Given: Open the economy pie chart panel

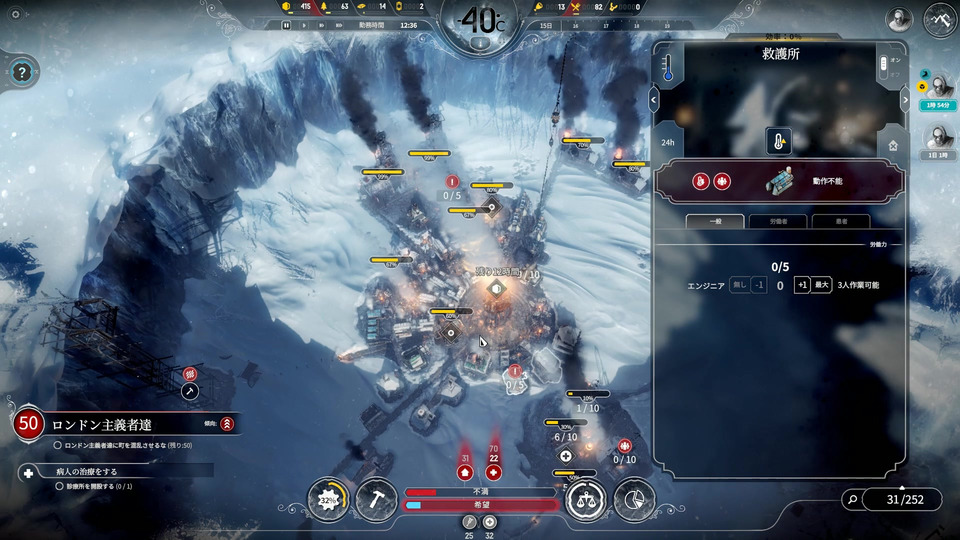Looking at the screenshot, I should pyautogui.click(x=634, y=499).
